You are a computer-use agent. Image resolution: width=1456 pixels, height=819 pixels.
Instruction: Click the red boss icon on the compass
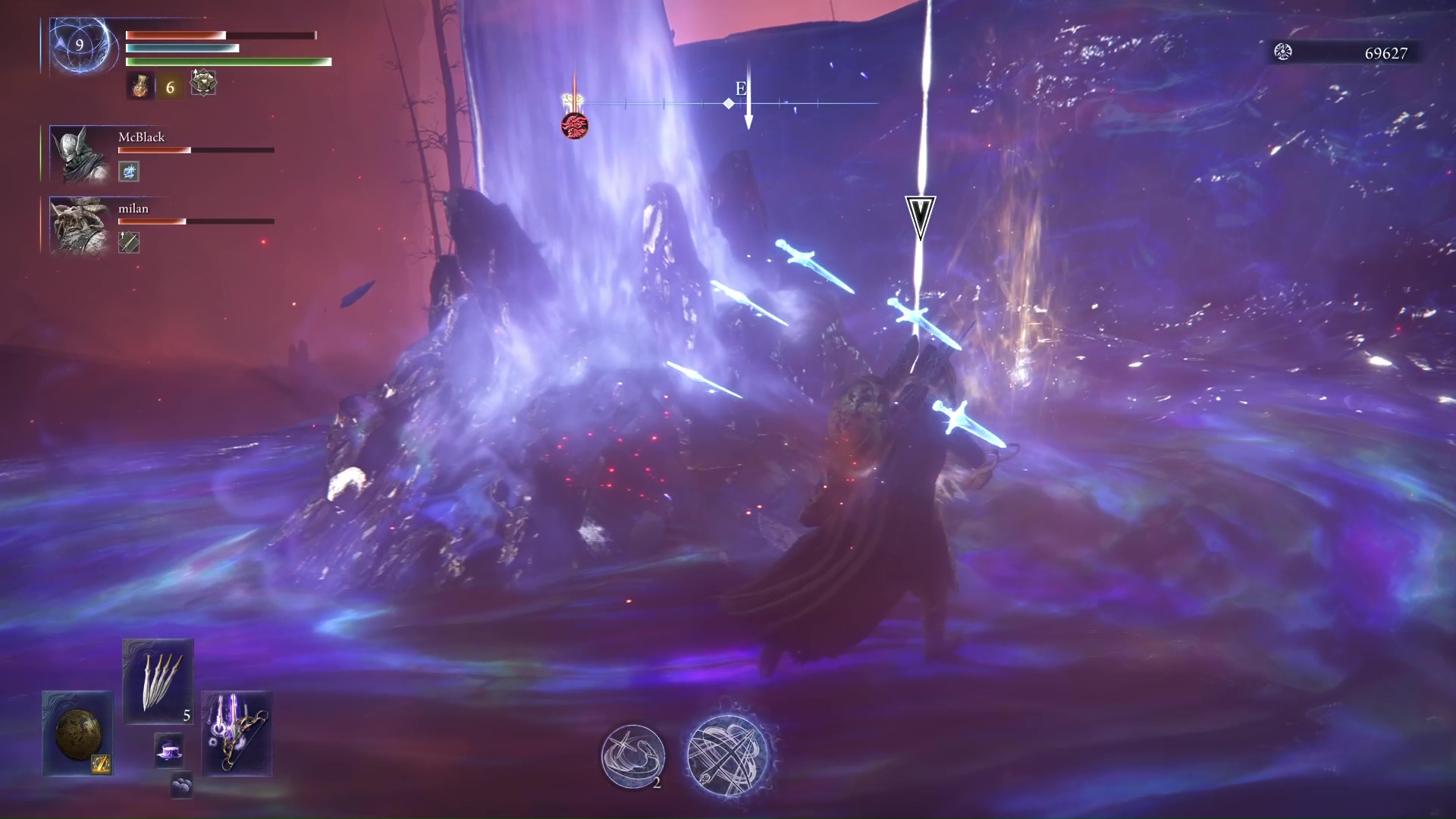pyautogui.click(x=574, y=126)
